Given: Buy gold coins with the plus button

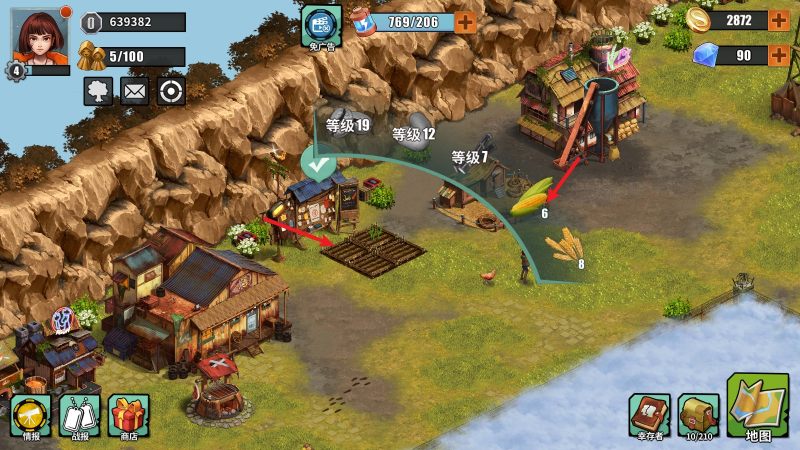Looking at the screenshot, I should (779, 20).
